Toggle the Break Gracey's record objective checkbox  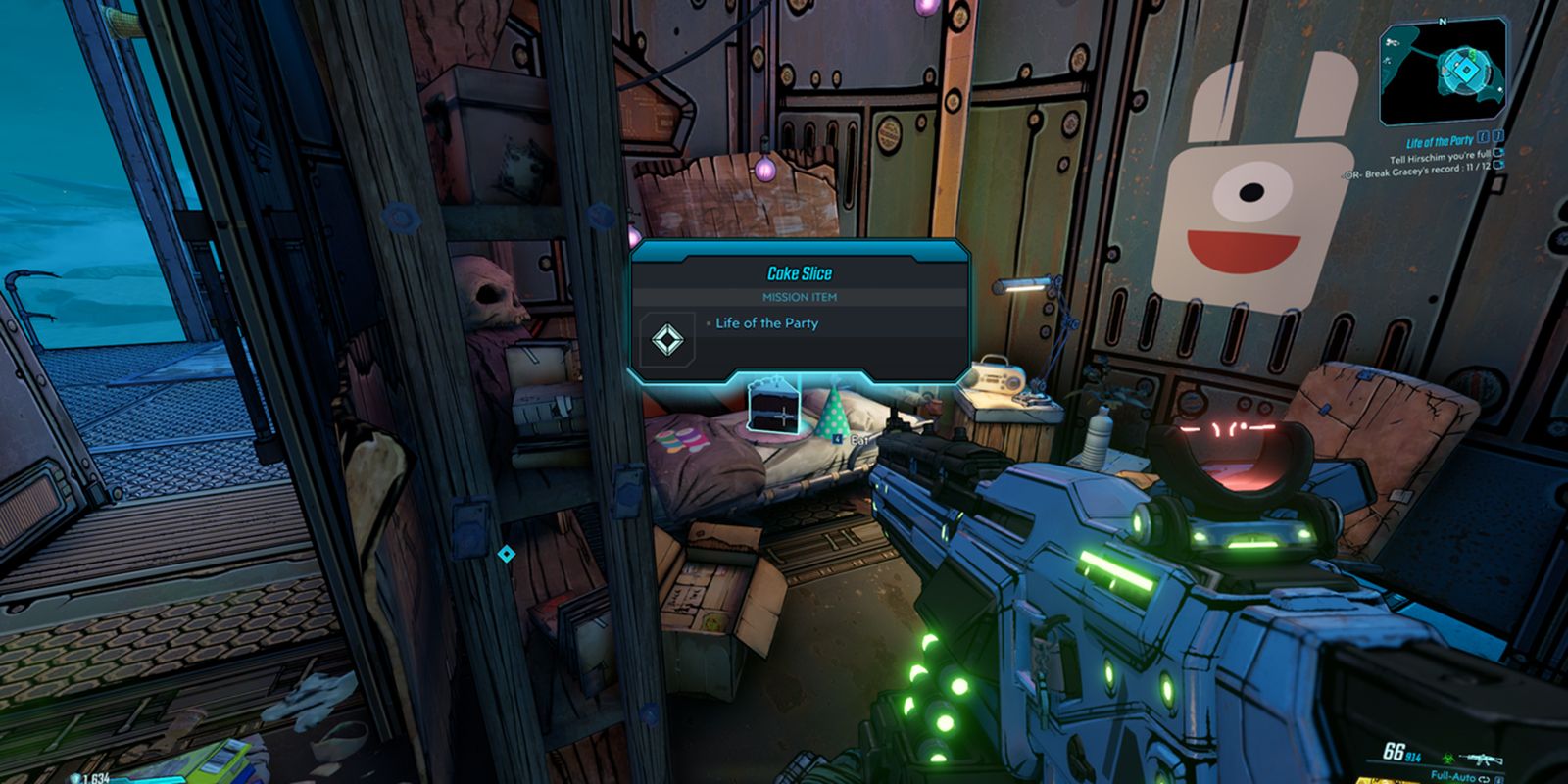[1499, 166]
